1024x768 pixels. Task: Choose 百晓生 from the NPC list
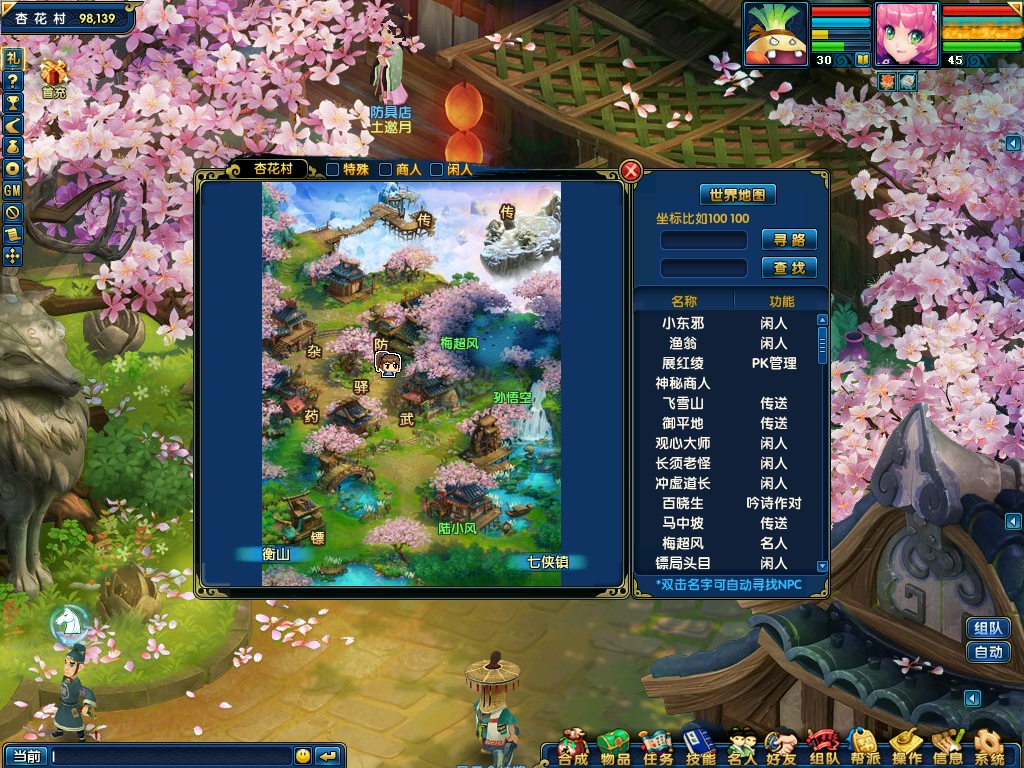click(683, 504)
